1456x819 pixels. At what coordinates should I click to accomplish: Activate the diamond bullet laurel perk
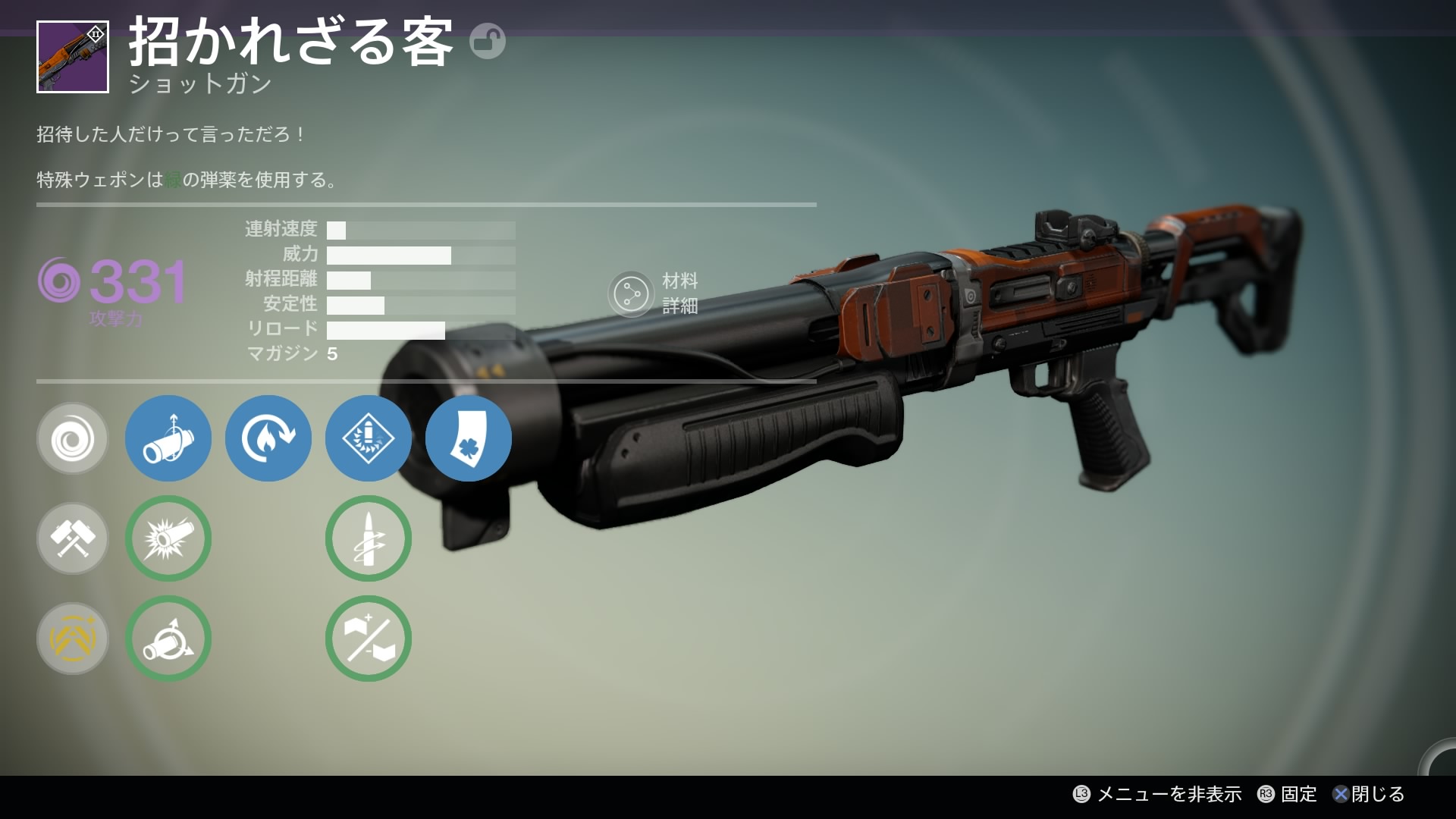tap(368, 438)
